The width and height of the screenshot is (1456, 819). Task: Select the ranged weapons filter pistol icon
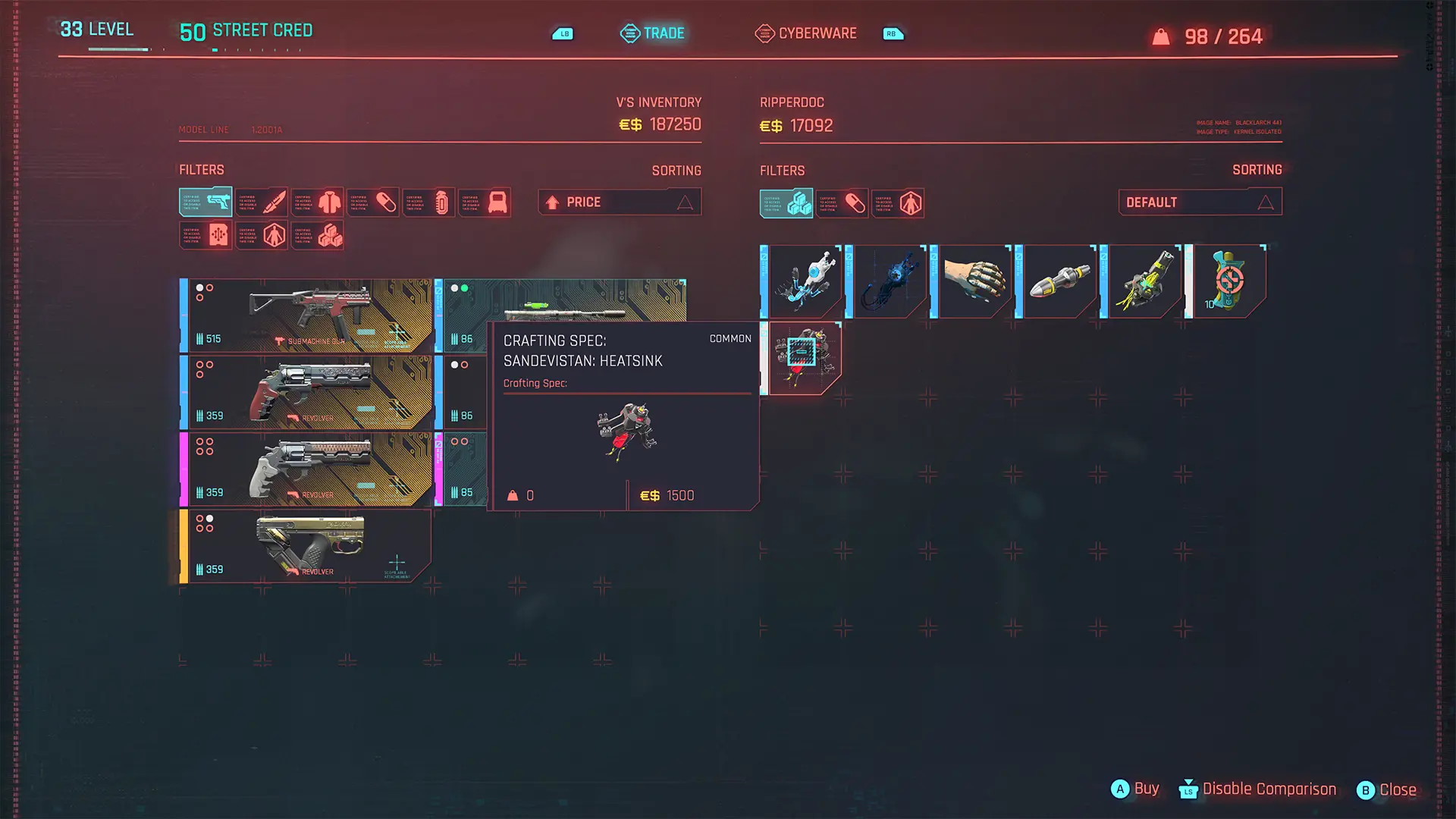tap(205, 202)
